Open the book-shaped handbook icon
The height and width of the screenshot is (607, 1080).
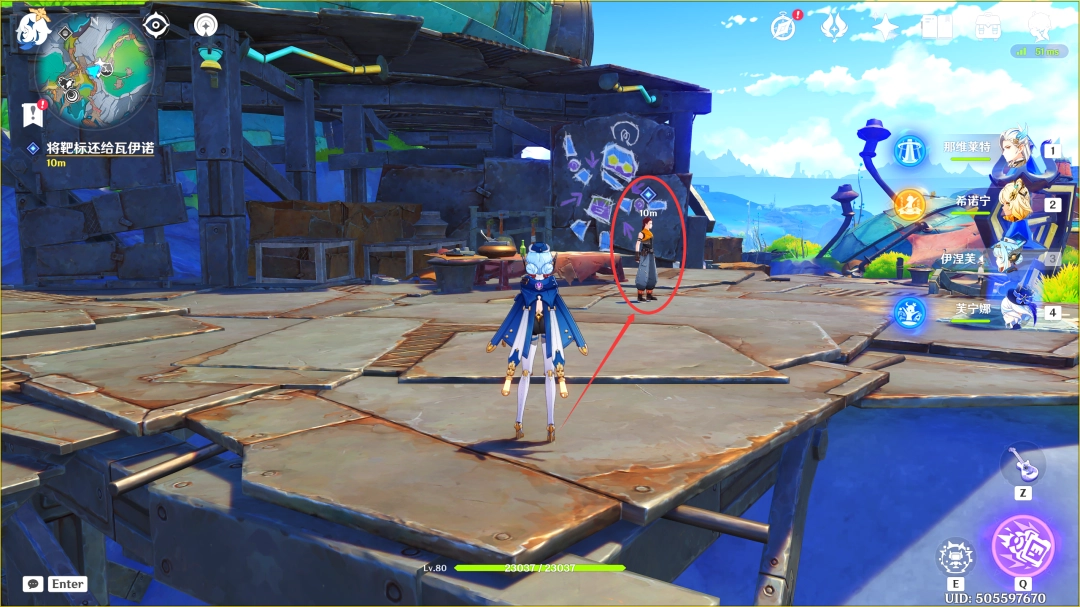pyautogui.click(x=937, y=27)
